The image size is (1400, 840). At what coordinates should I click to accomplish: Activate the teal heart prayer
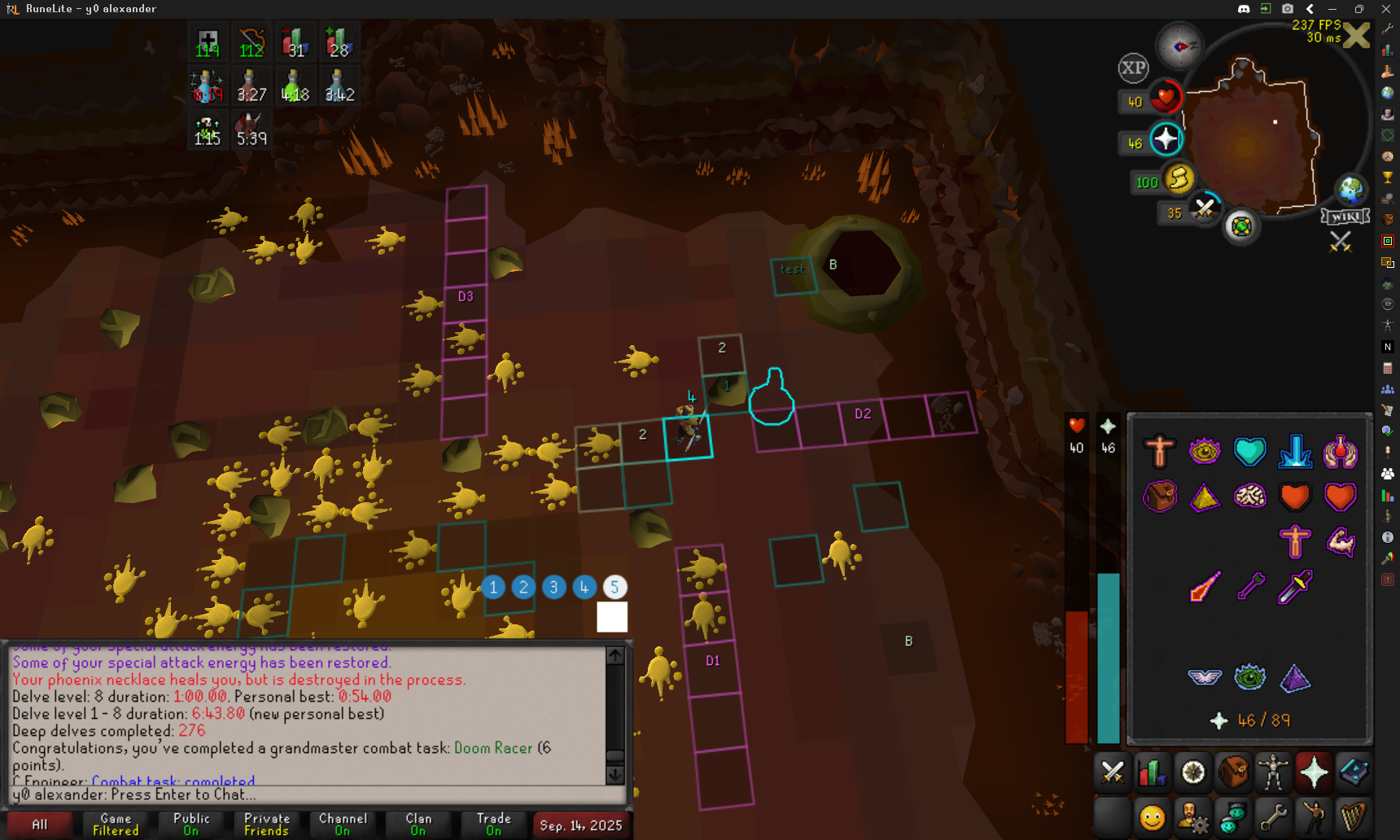click(x=1249, y=451)
